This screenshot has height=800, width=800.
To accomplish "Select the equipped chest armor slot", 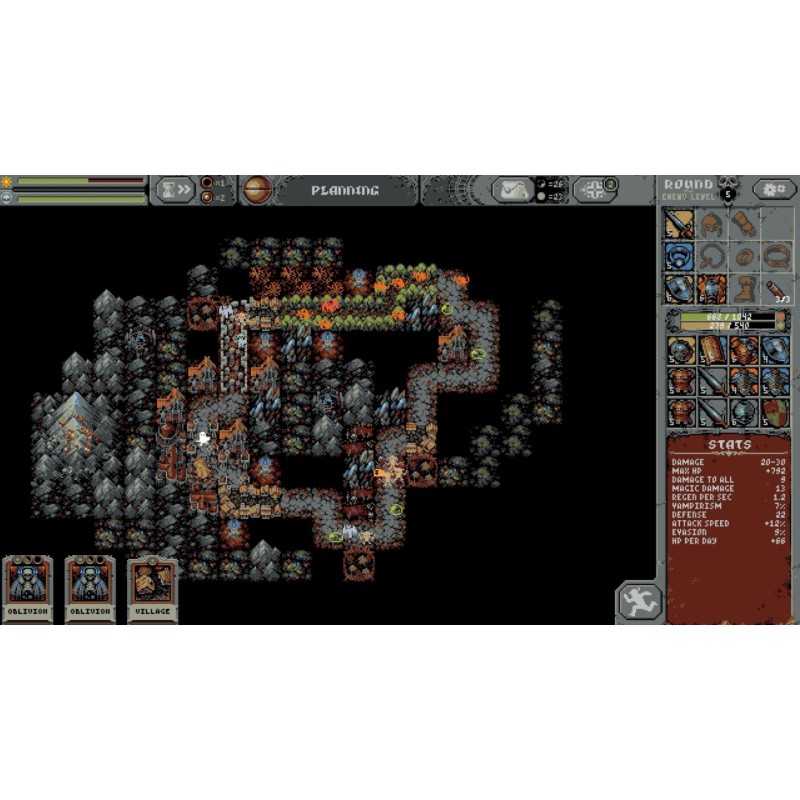I will (711, 289).
